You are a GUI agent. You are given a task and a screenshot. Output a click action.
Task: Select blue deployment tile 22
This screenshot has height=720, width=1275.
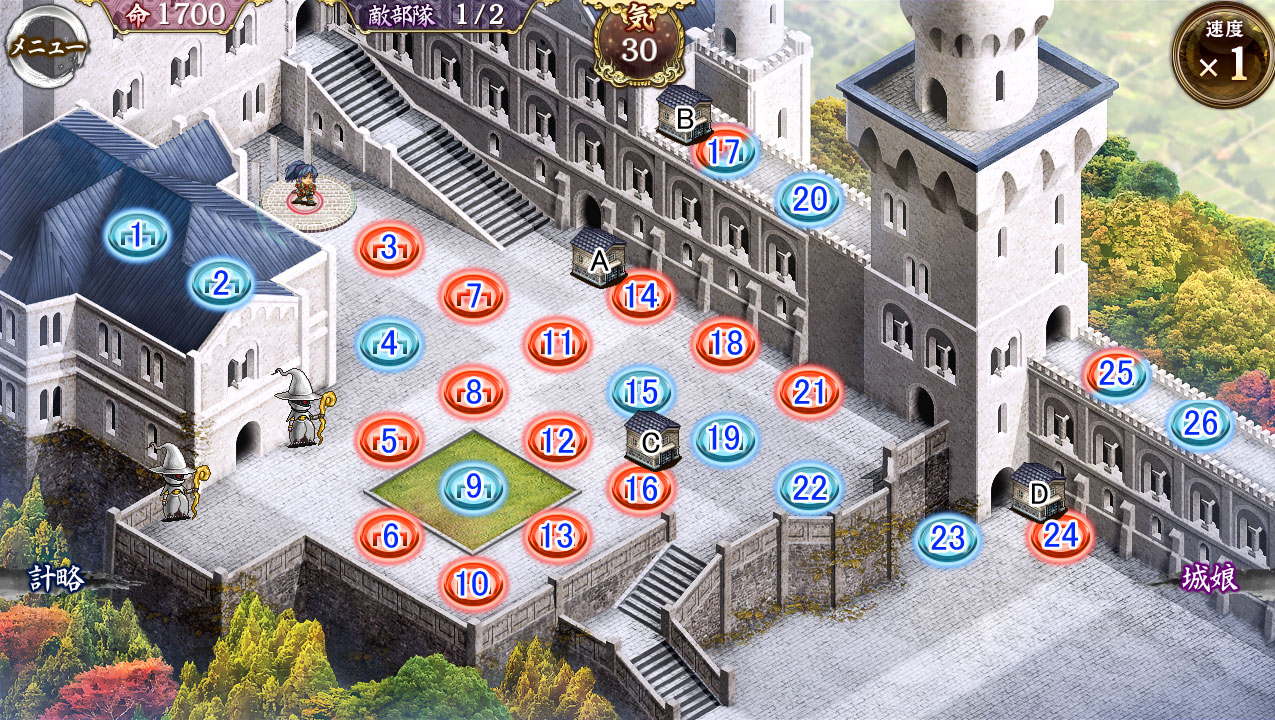810,489
